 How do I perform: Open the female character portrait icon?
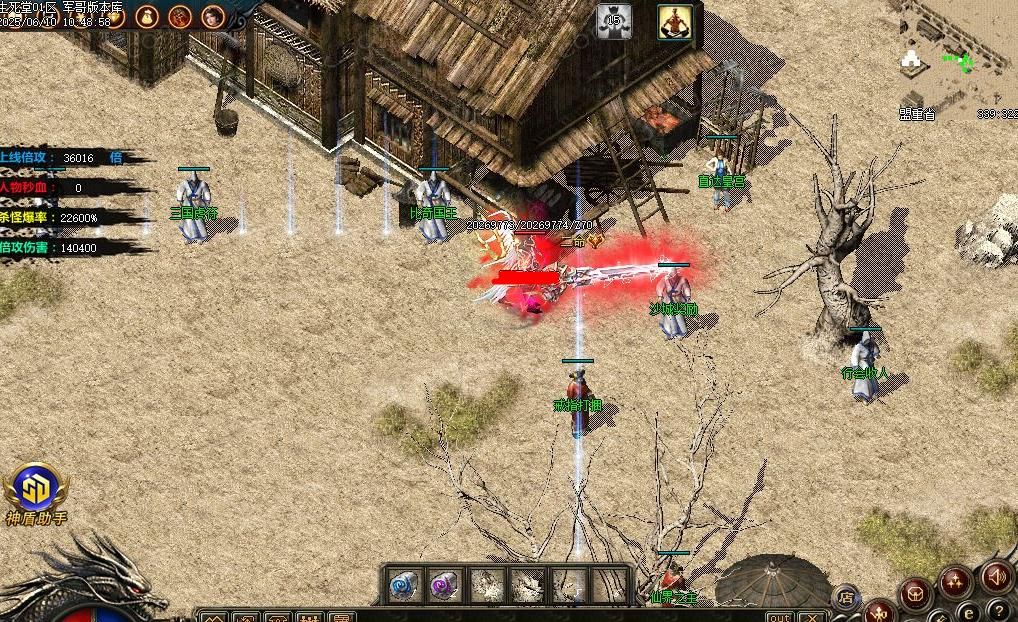pos(213,16)
